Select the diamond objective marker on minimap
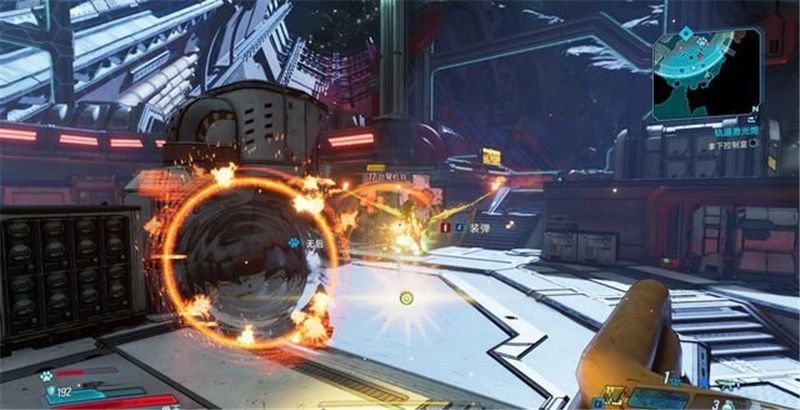This screenshot has width=800, height=410. click(x=685, y=33)
